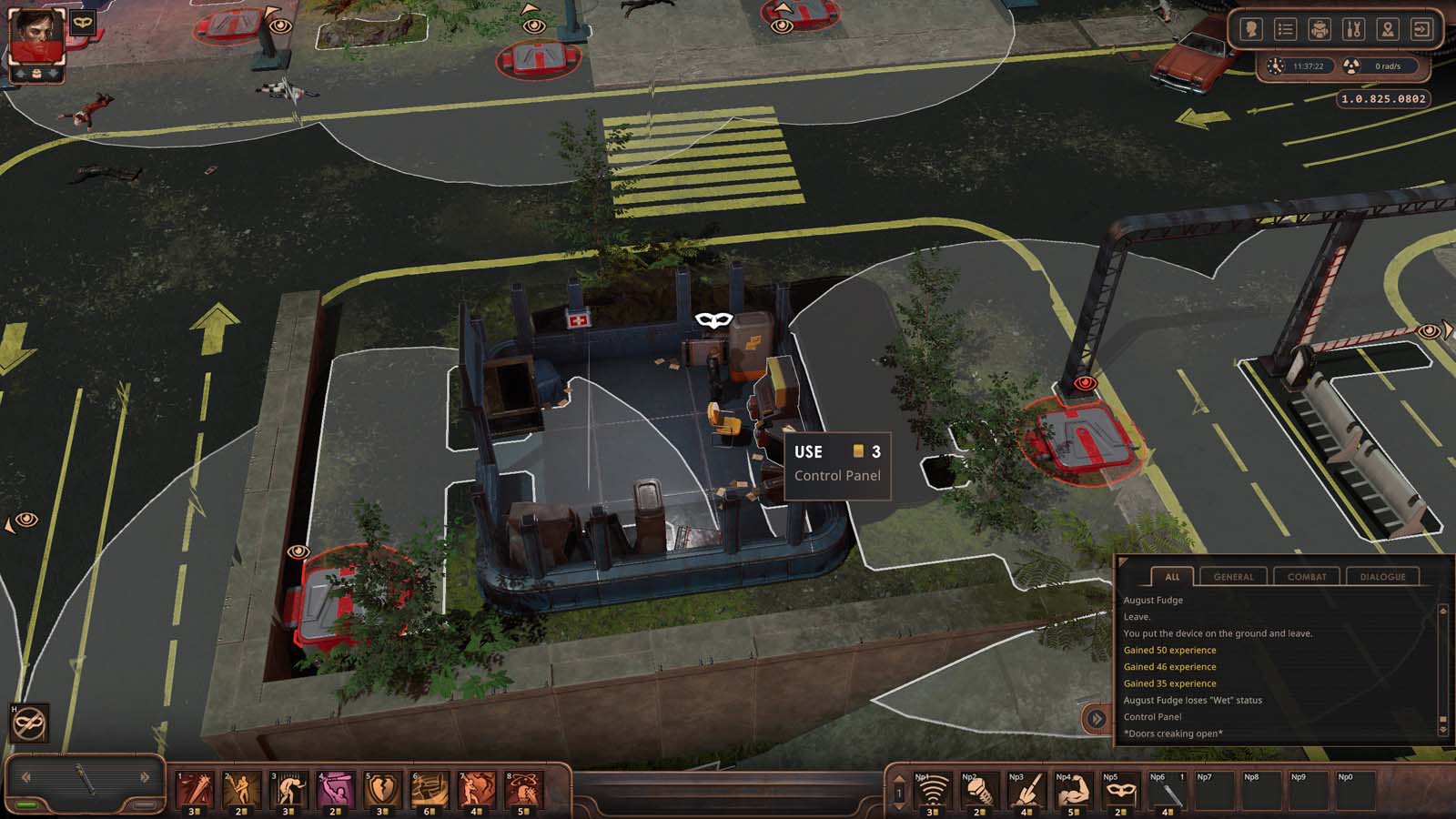This screenshot has height=819, width=1456.
Task: Select the shovel skill in slot Np3
Action: 1026,792
